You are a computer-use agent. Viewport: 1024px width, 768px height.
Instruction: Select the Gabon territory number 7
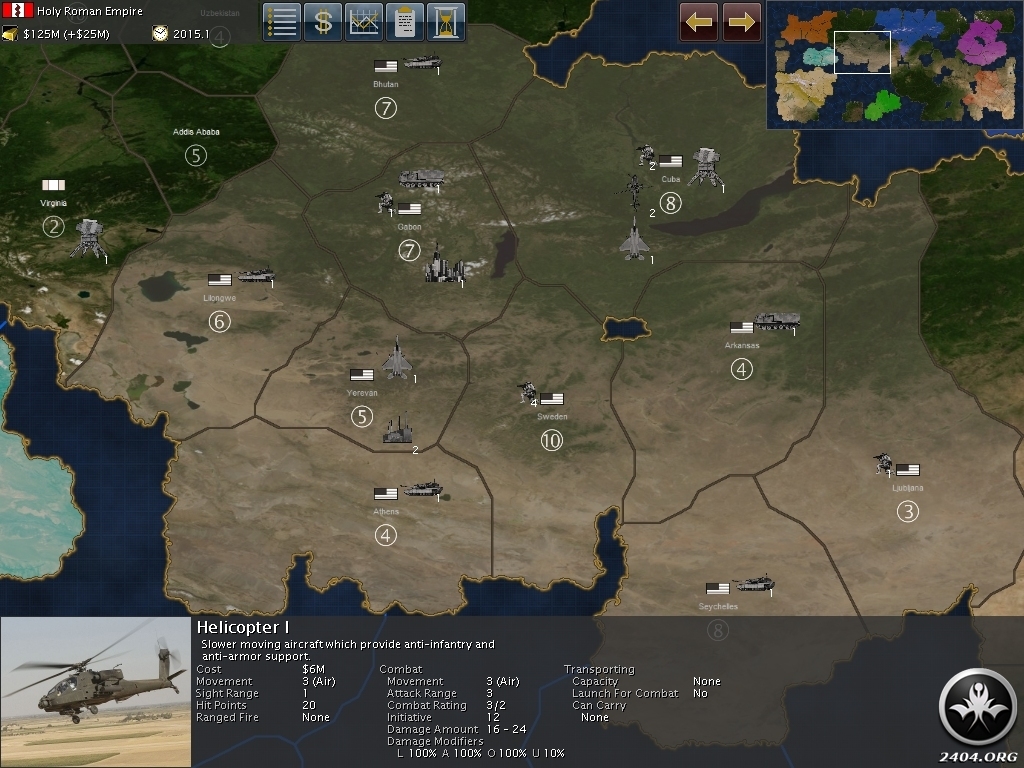(x=409, y=251)
